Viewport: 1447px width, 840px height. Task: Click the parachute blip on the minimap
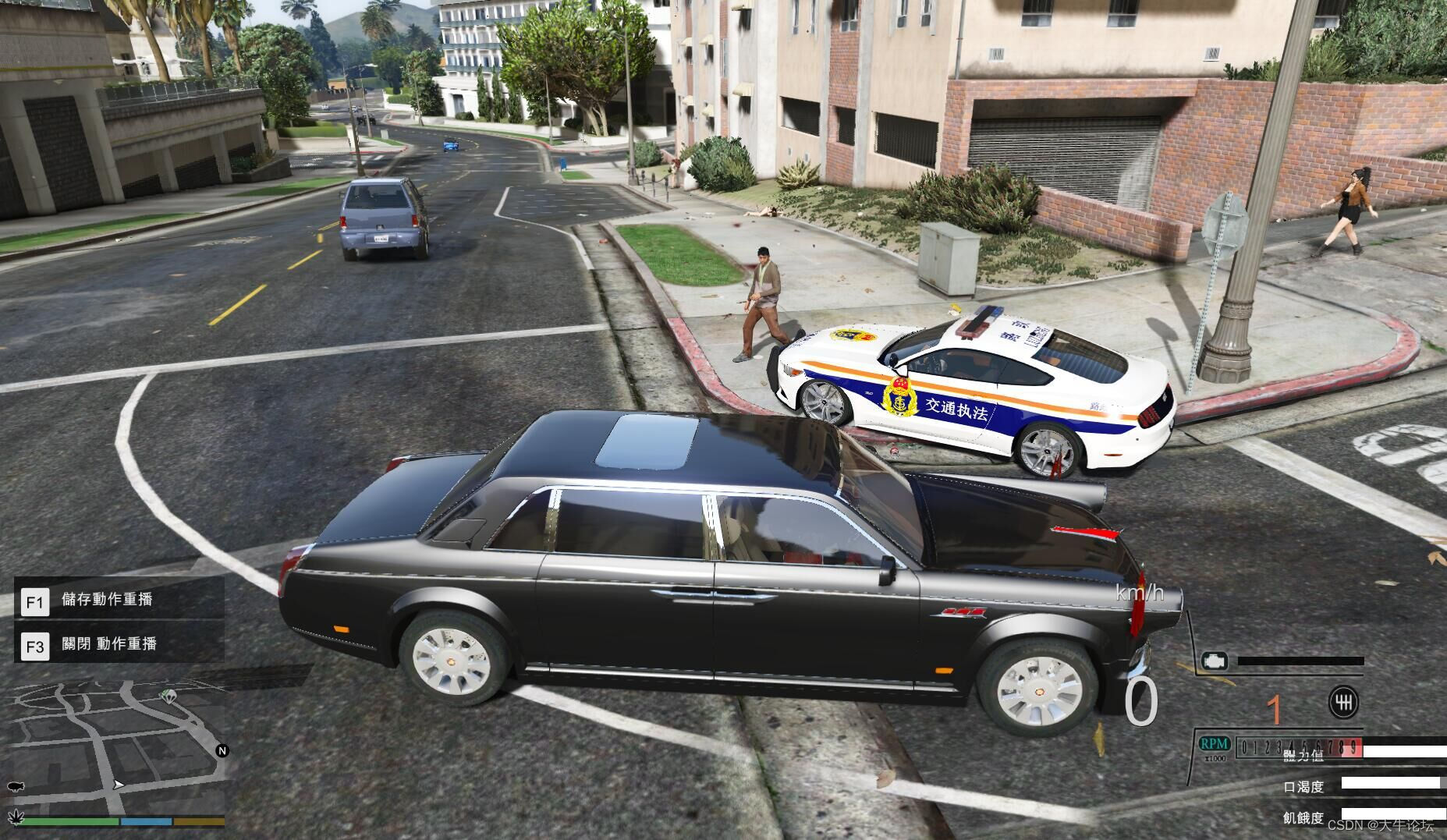tap(168, 697)
